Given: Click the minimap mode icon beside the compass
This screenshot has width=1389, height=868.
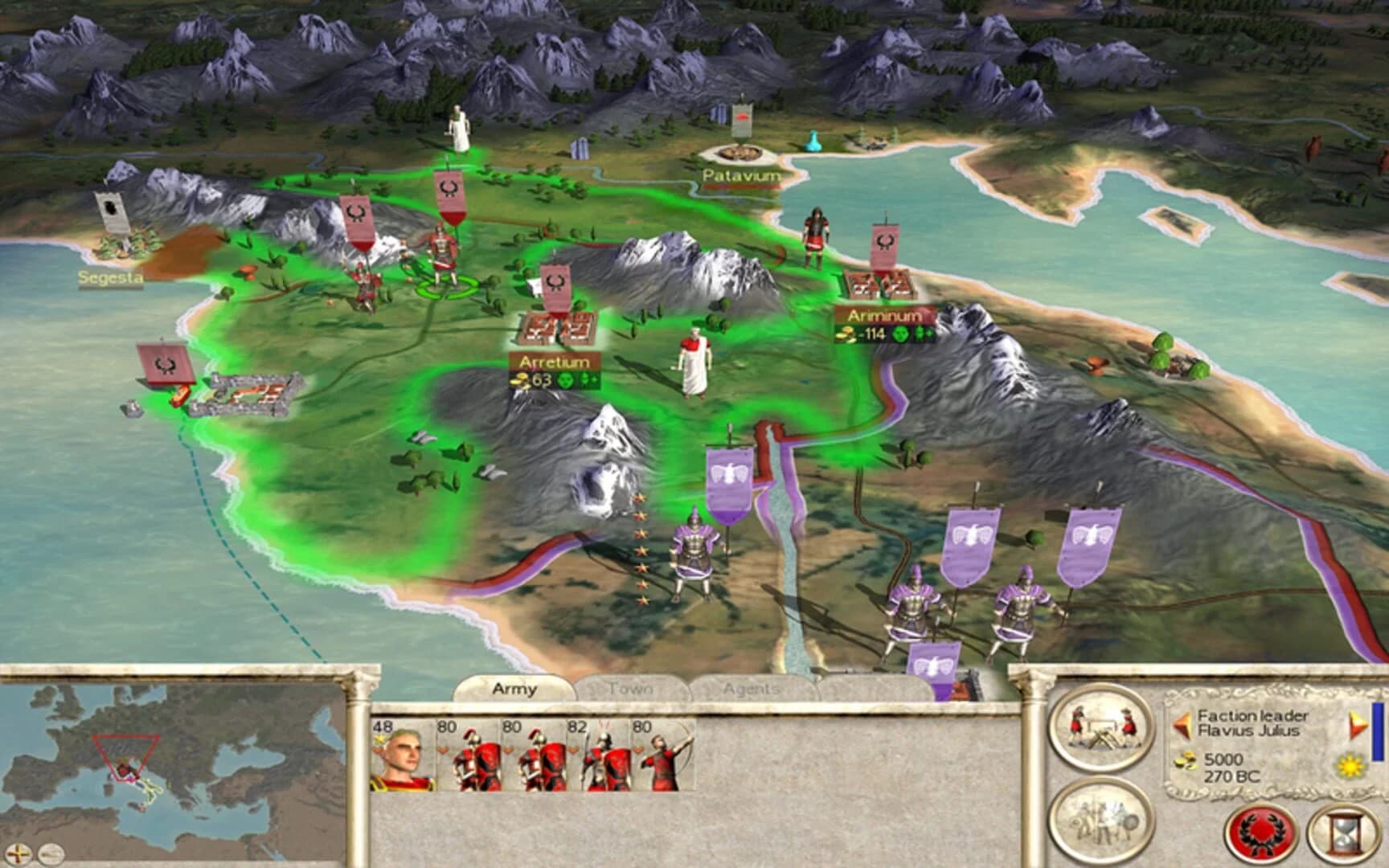Looking at the screenshot, I should (x=50, y=854).
